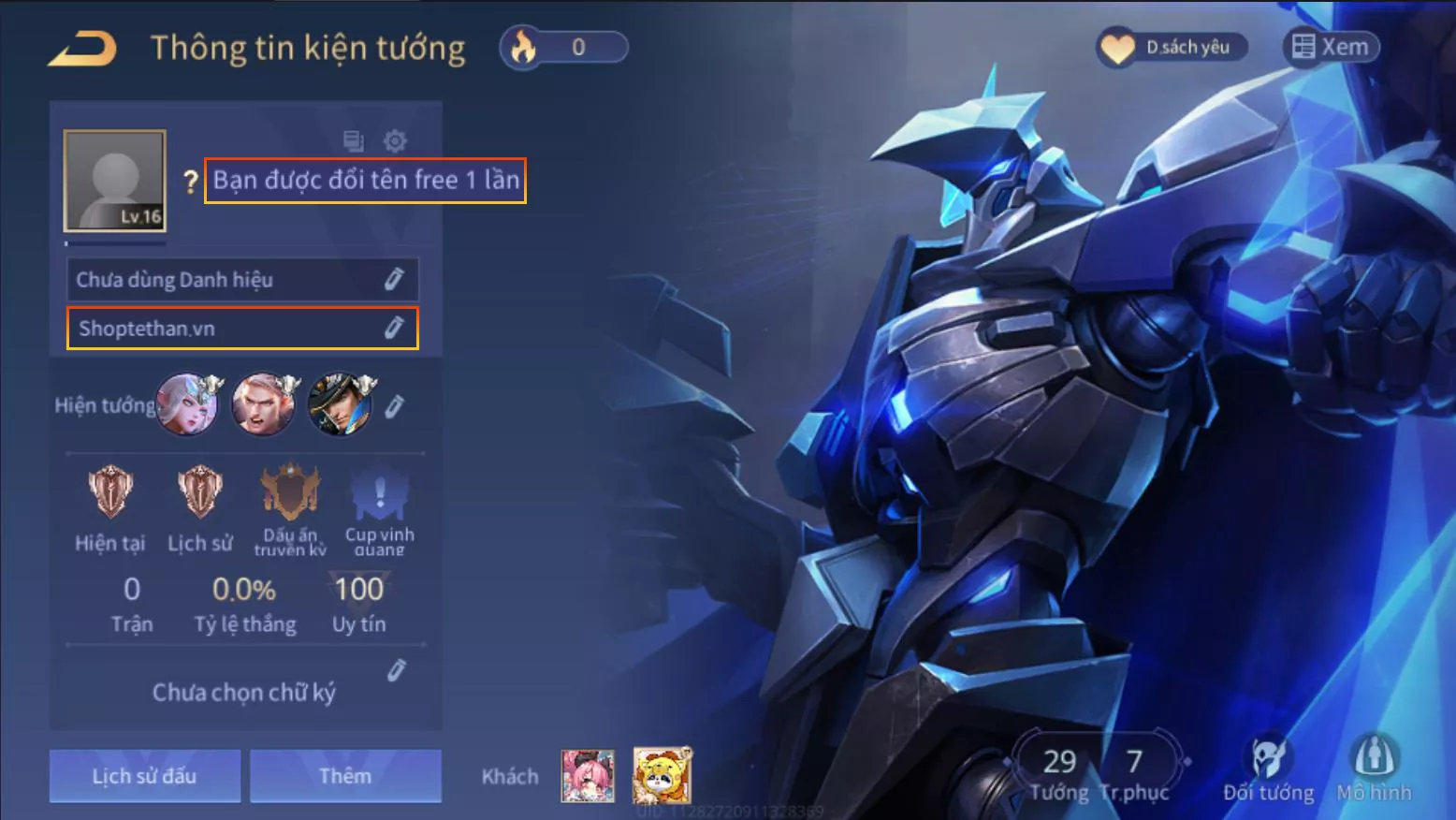Edit the Shoptethan.vn name field

[x=394, y=328]
